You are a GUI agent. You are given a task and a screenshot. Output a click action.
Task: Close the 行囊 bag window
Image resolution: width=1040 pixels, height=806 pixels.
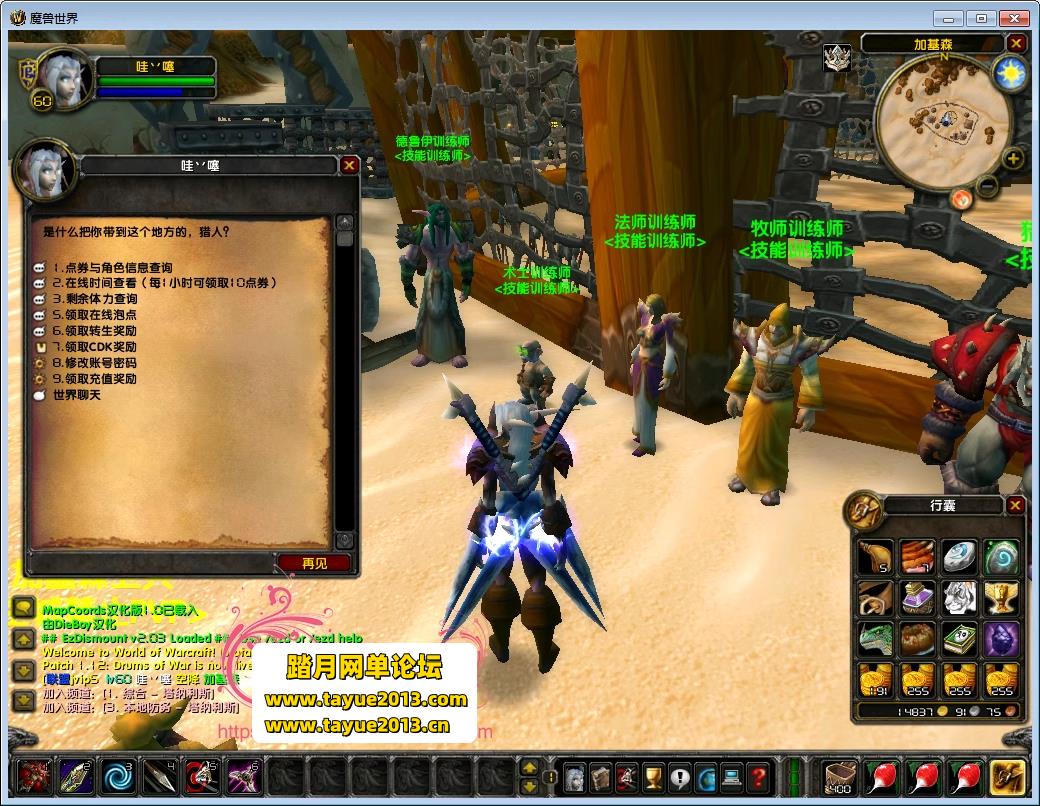1016,506
